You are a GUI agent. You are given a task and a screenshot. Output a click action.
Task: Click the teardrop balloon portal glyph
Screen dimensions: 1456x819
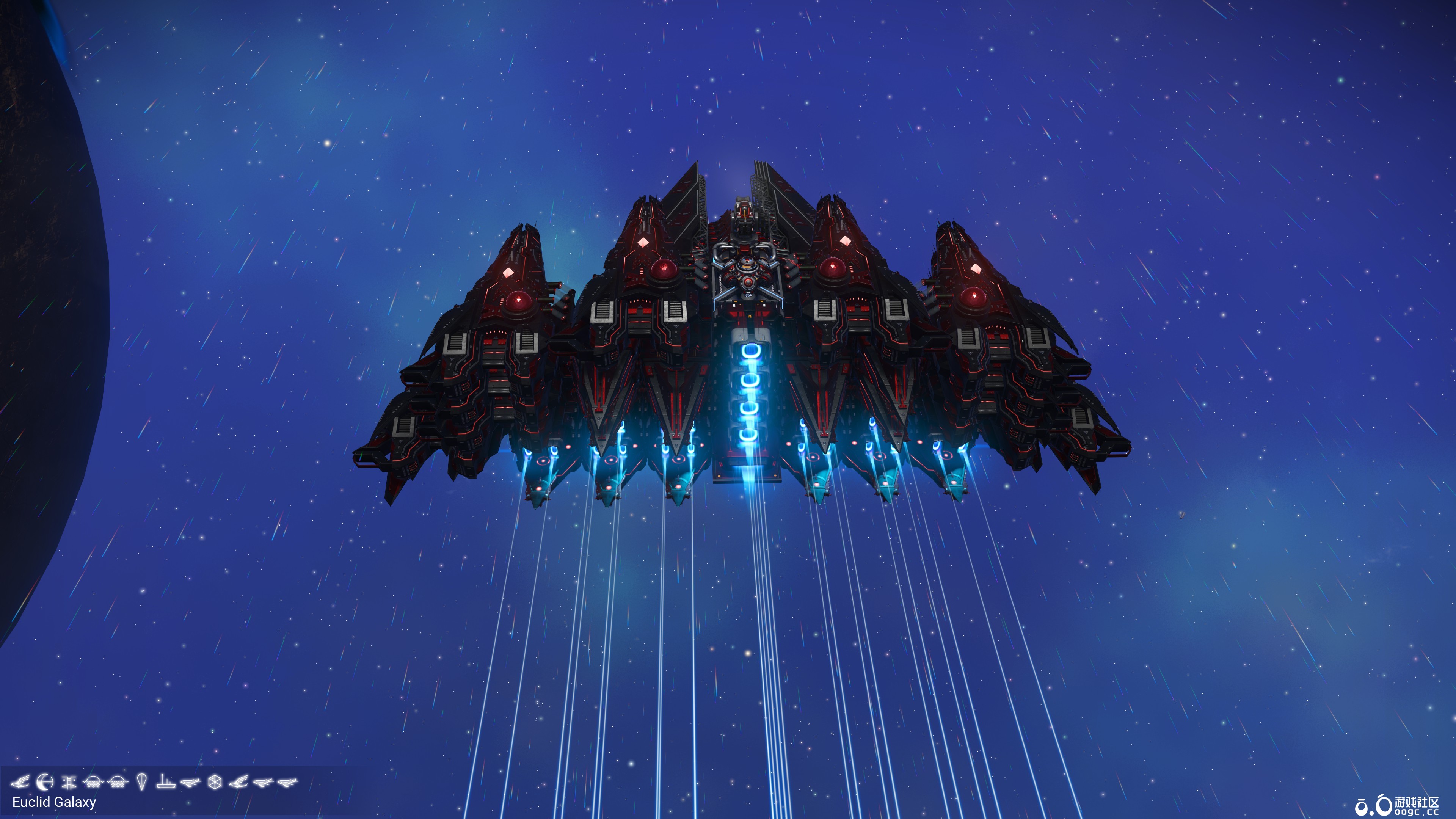pos(142,783)
